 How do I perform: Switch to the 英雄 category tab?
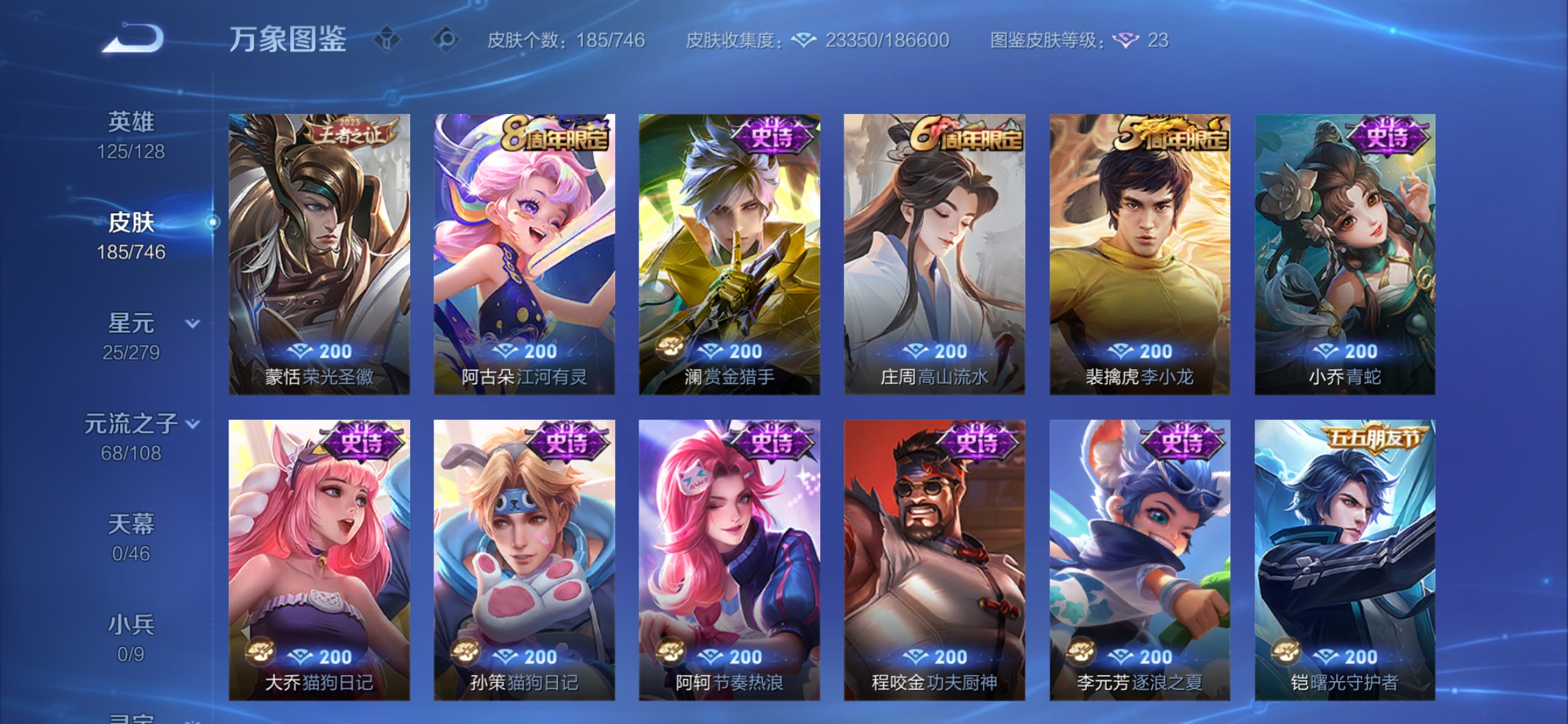[x=131, y=121]
